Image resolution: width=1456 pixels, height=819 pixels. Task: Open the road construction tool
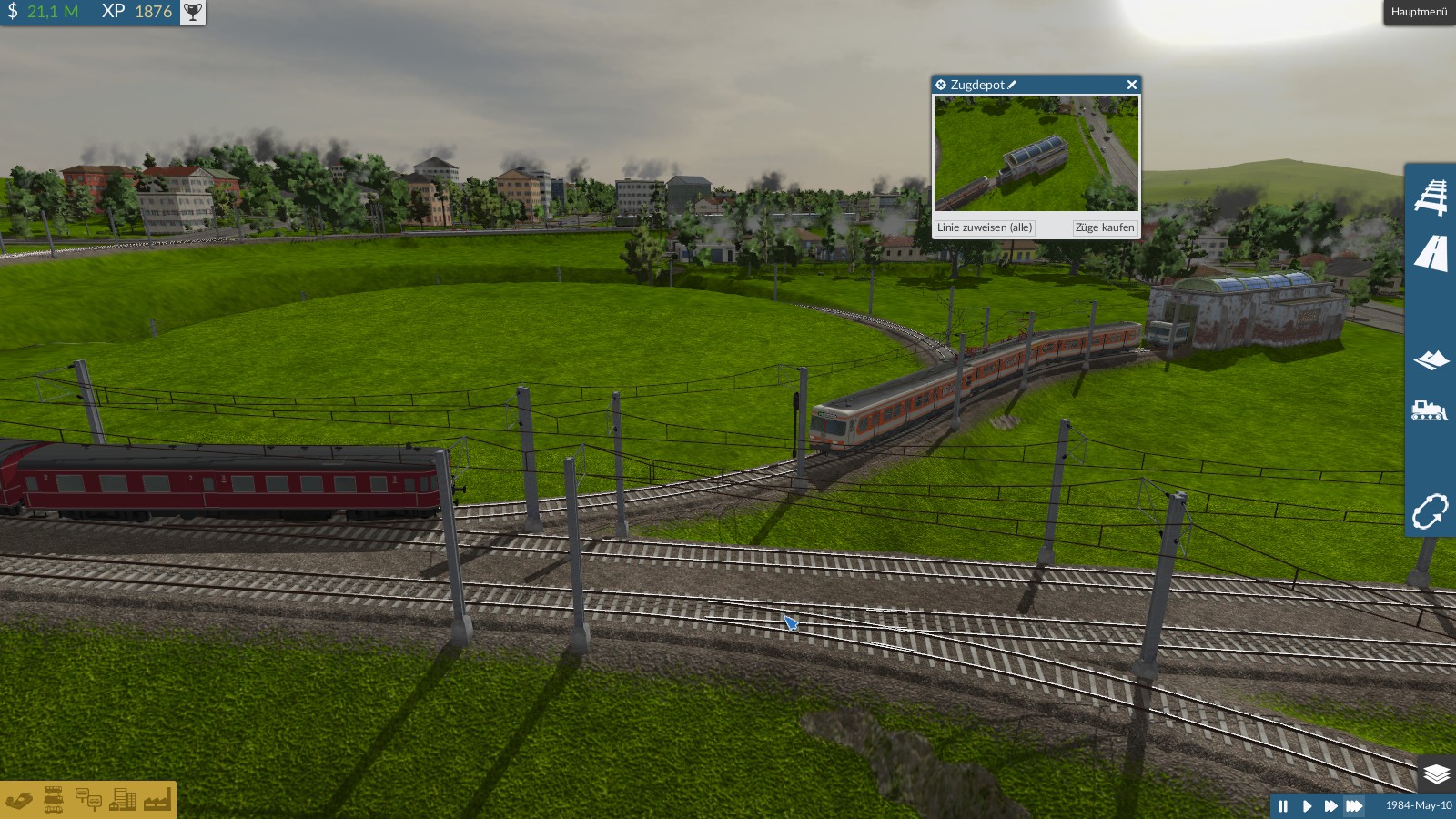click(1431, 254)
